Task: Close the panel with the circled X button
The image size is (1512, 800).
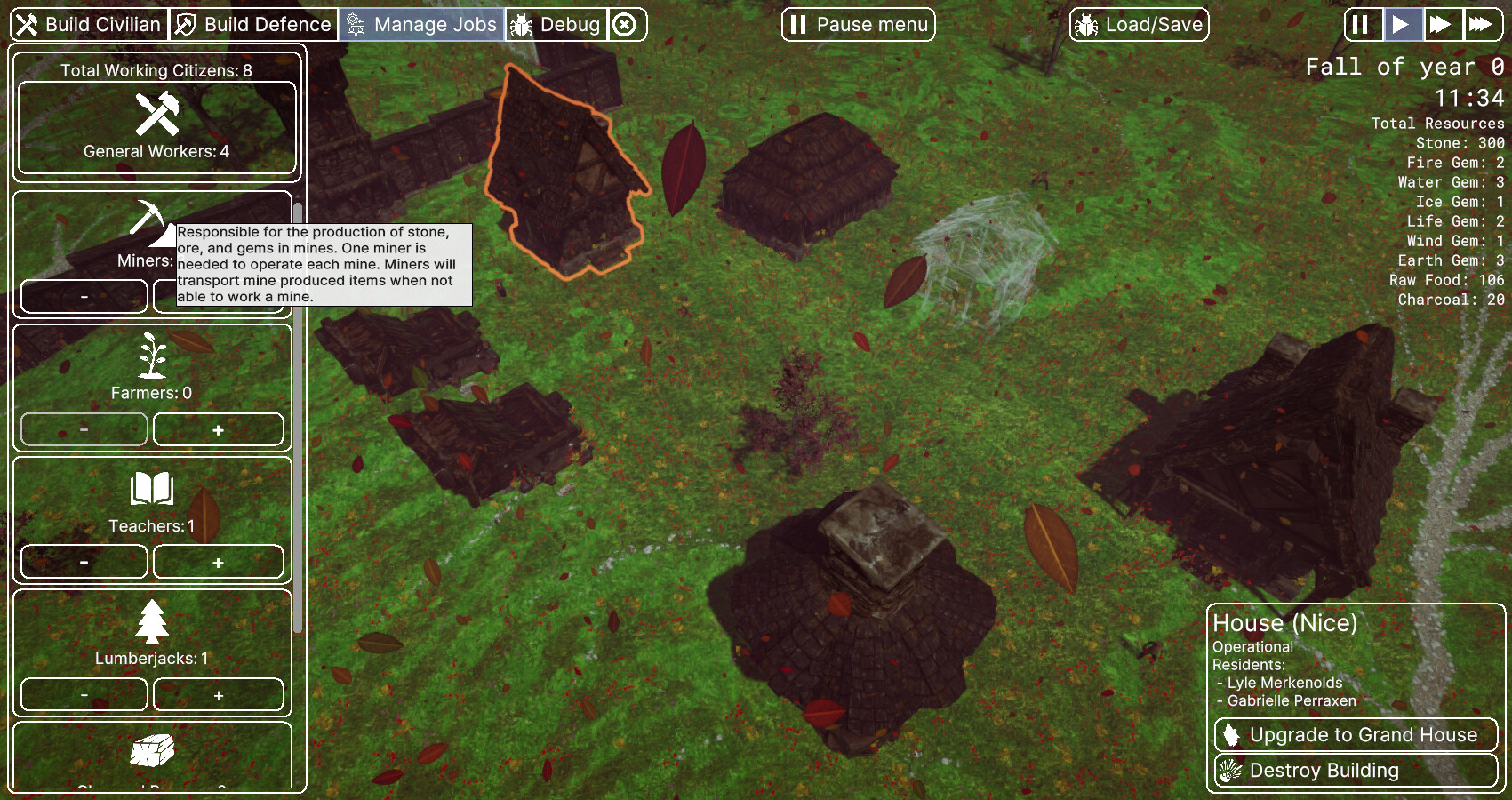Action: 626,25
